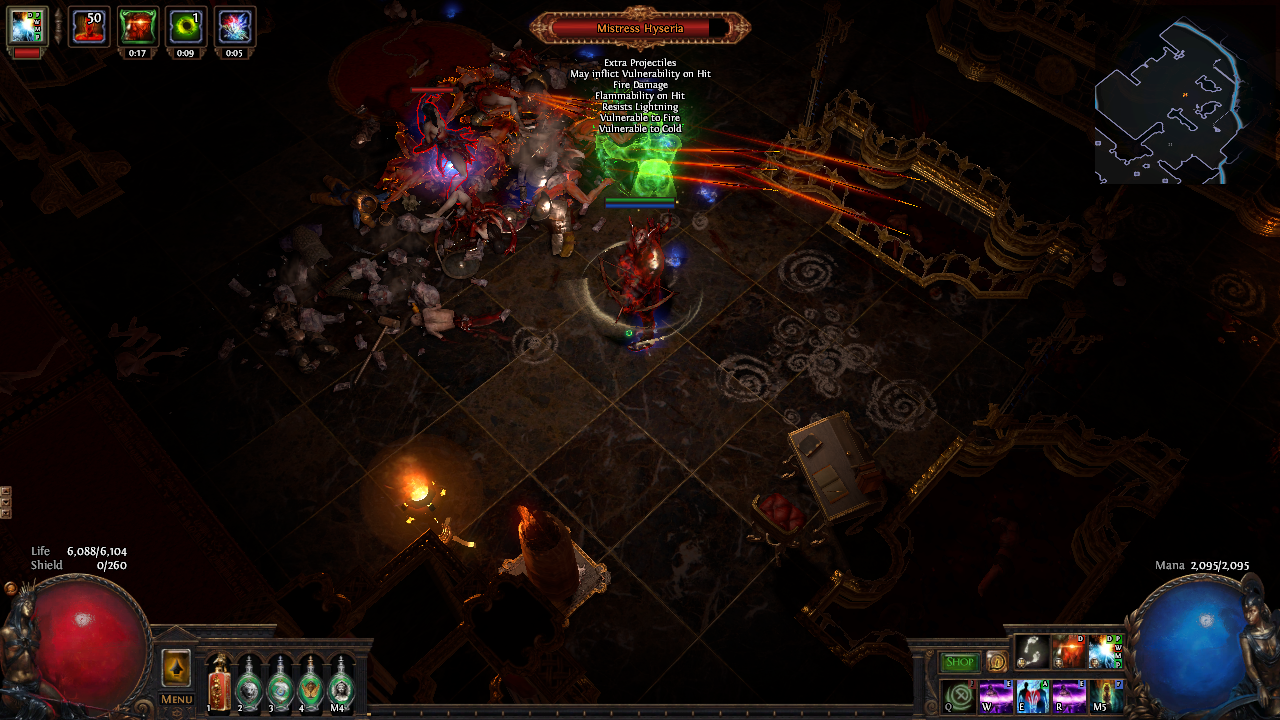
Task: Activate the blue twin-figure skill bound to E
Action: click(x=1032, y=695)
